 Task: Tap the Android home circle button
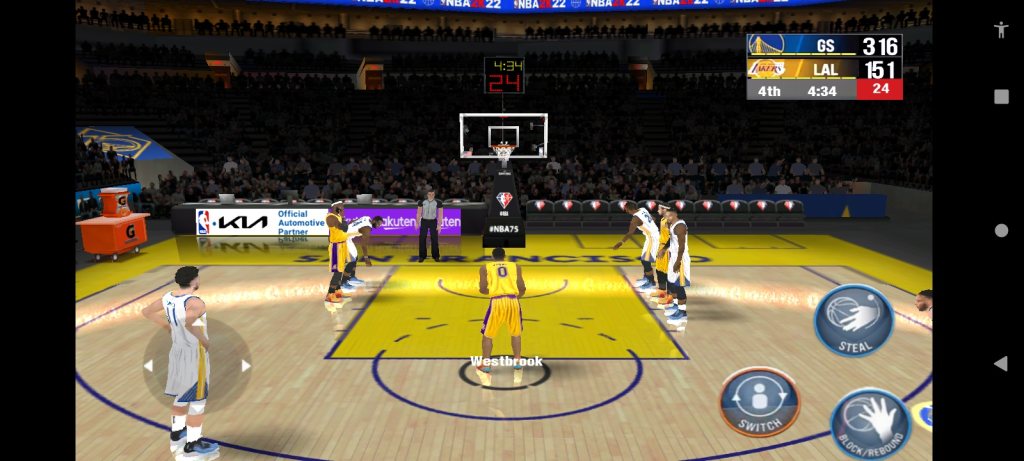(1001, 230)
